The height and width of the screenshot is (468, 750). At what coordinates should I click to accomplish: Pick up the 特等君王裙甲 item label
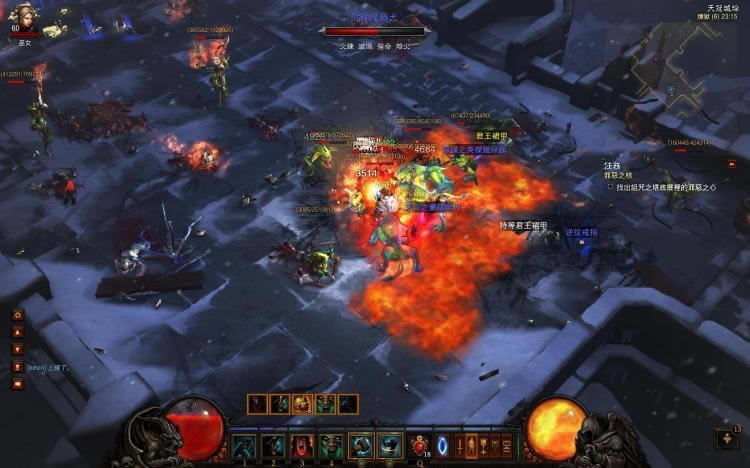[x=524, y=226]
